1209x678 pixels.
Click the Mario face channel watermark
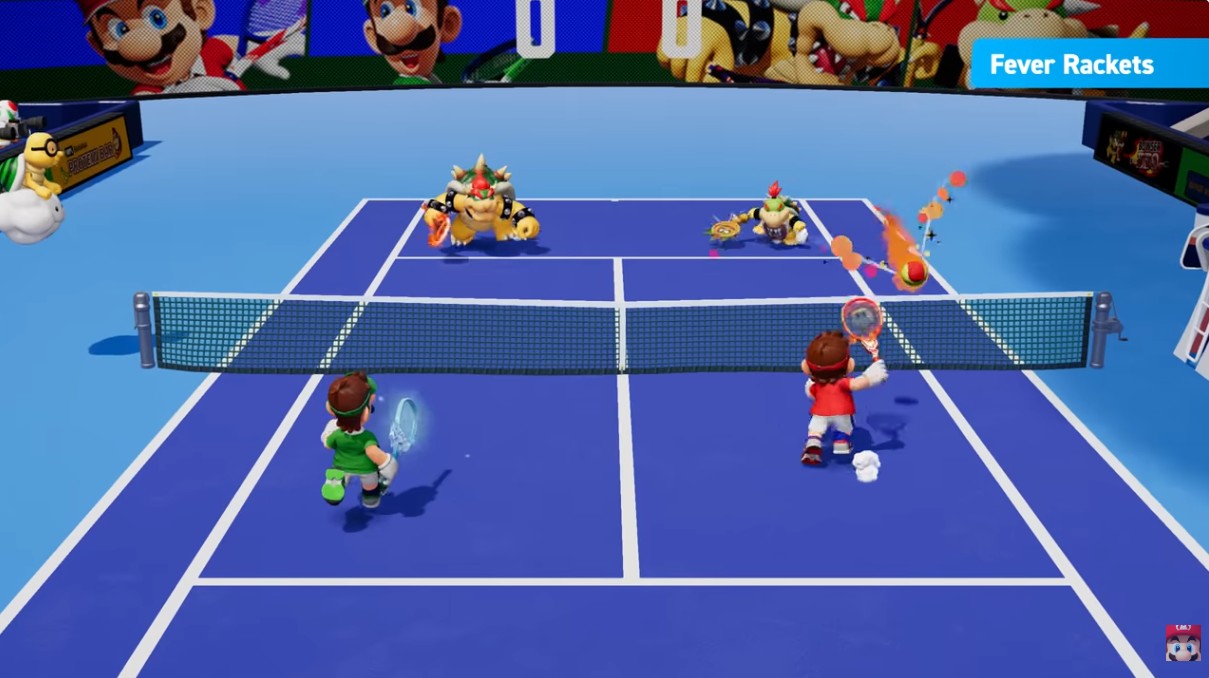click(x=1182, y=642)
